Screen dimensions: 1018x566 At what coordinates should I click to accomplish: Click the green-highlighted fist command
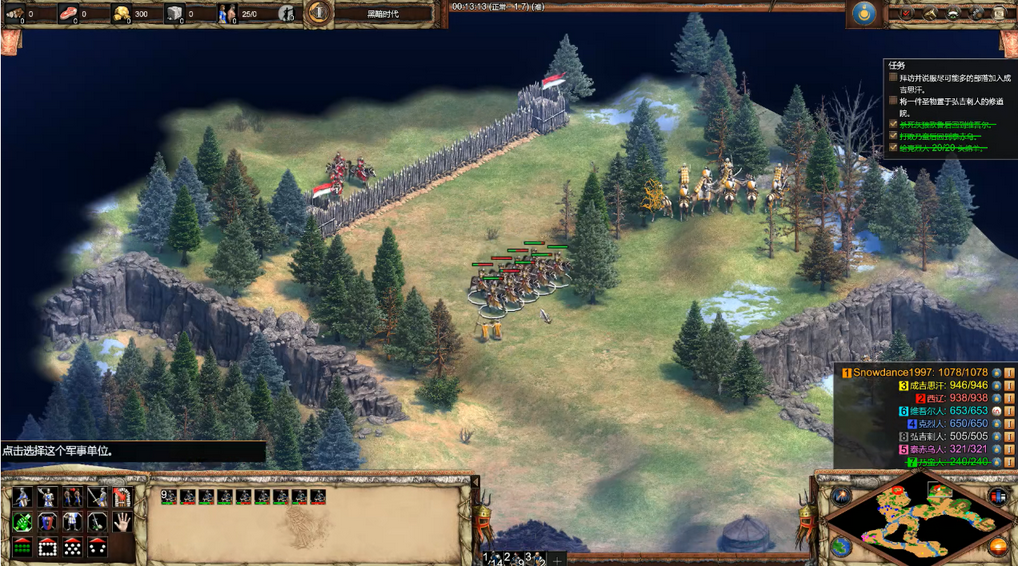coord(22,522)
